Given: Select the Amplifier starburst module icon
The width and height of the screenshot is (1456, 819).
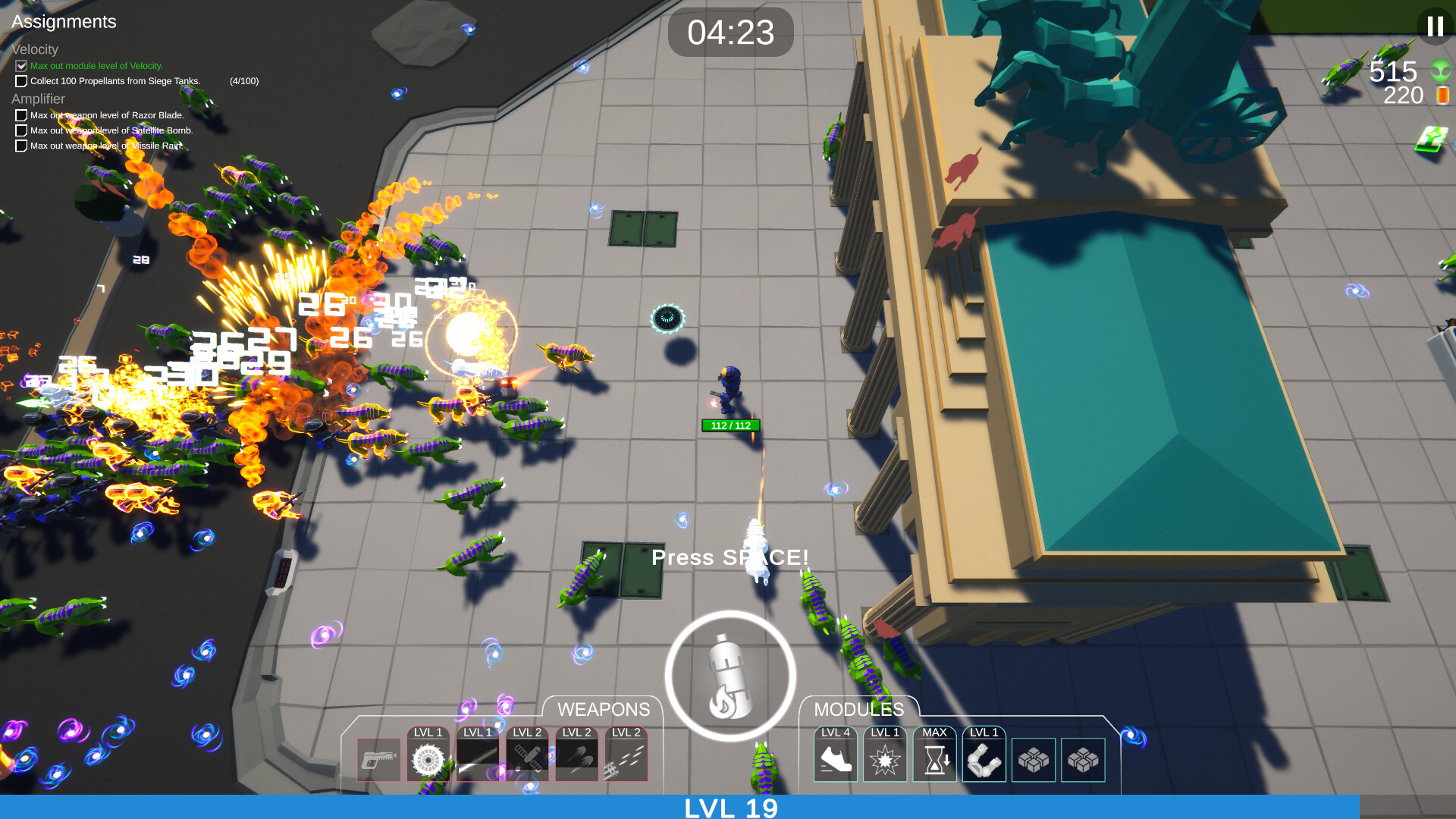Looking at the screenshot, I should 885,760.
